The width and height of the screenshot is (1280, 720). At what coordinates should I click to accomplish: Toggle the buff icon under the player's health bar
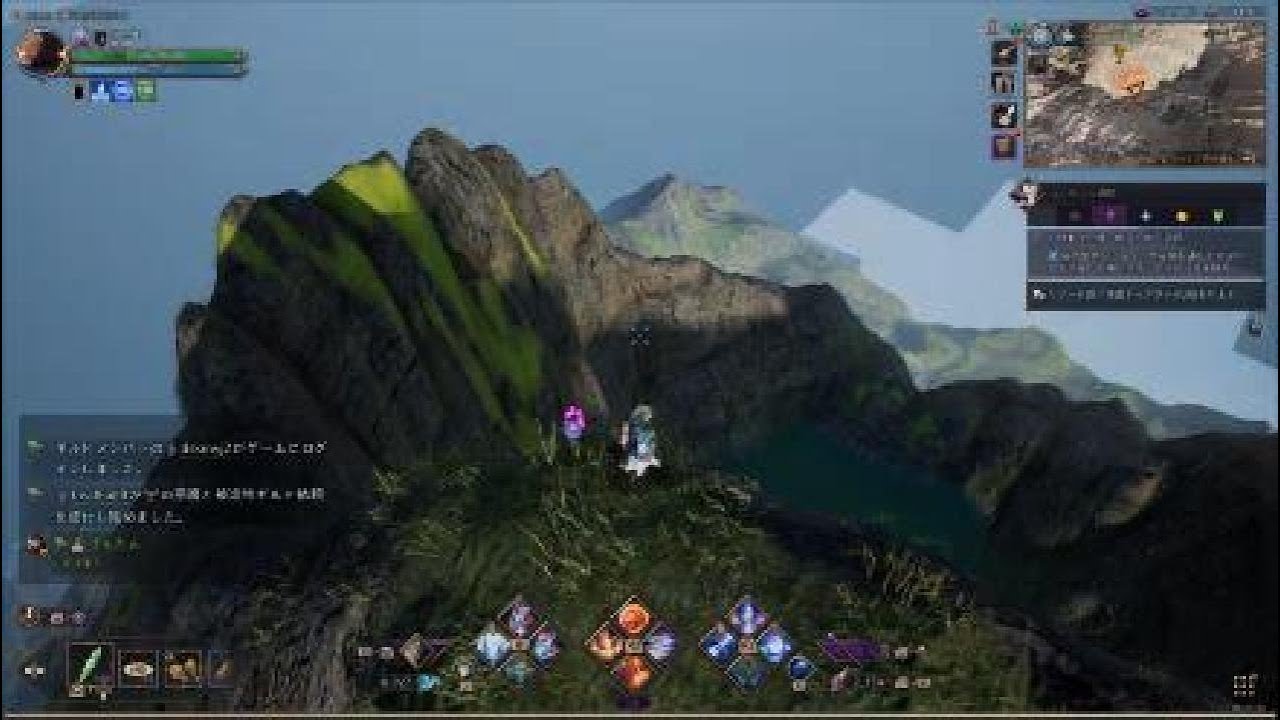(x=100, y=92)
